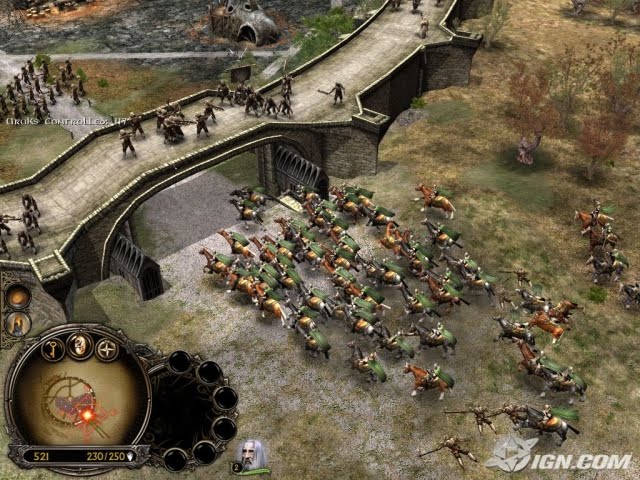Image resolution: width=640 pixels, height=480 pixels.
Task: Activate the compass star button
Action: point(107,349)
